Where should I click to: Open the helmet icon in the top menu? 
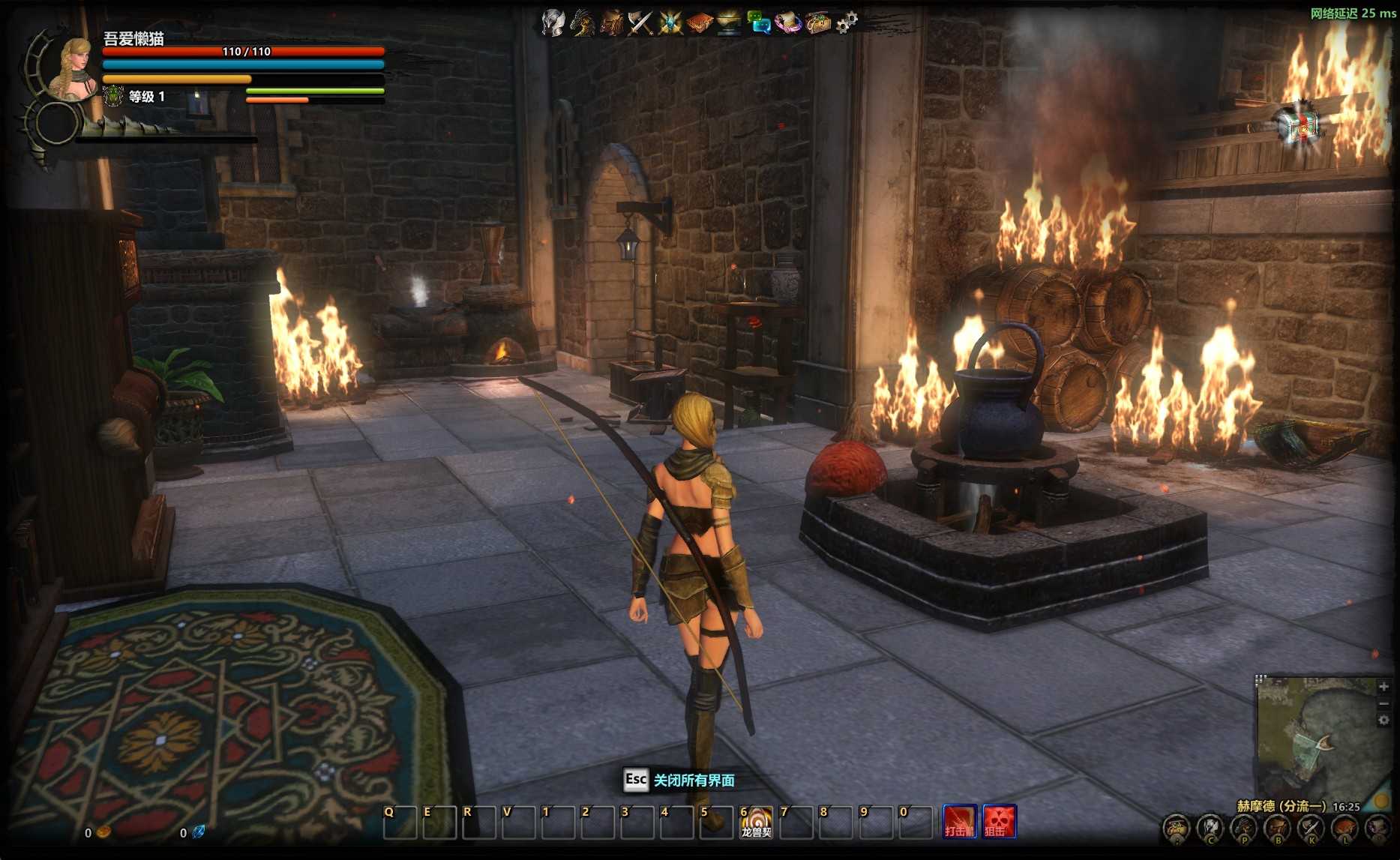pos(553,22)
